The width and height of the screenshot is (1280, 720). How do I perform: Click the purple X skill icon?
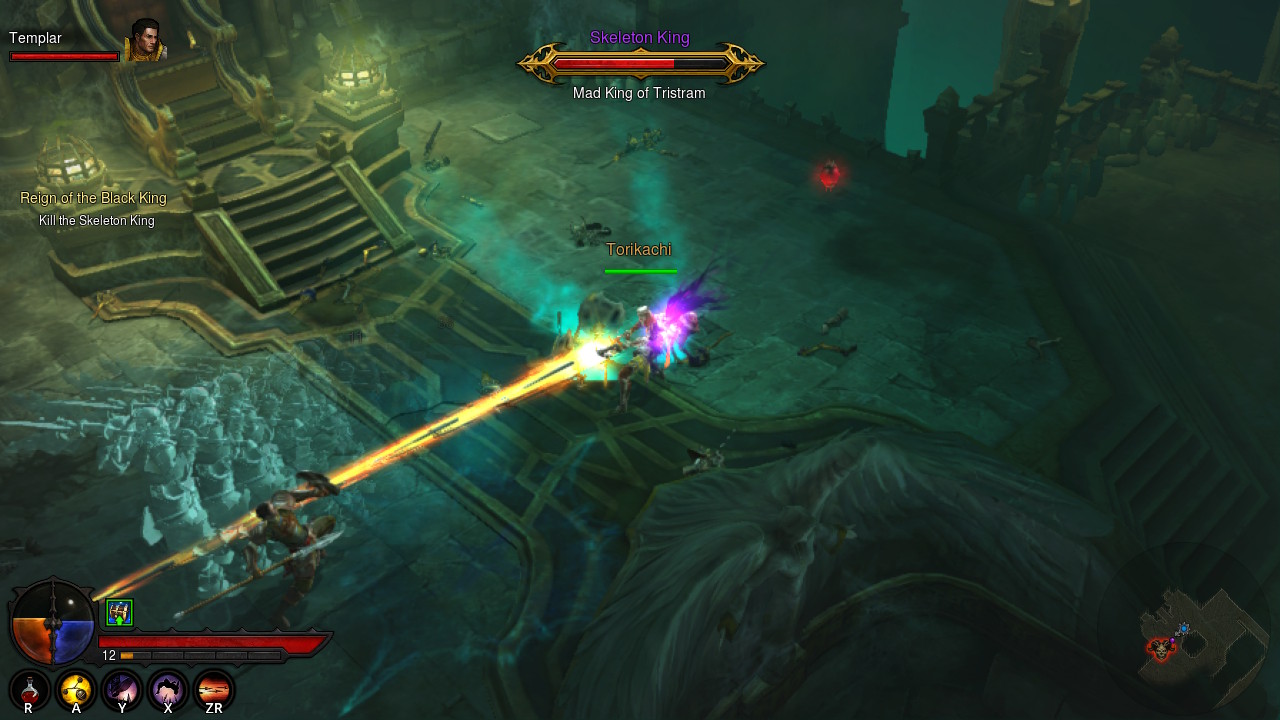coord(167,690)
